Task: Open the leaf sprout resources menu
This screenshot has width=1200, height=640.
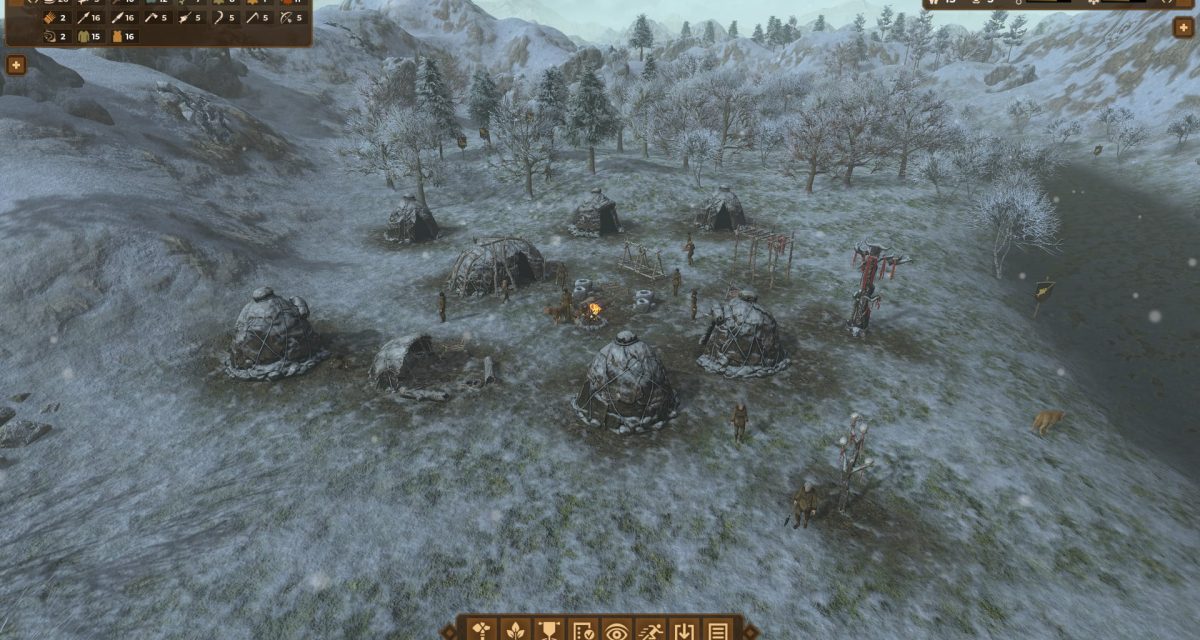Action: point(516,630)
